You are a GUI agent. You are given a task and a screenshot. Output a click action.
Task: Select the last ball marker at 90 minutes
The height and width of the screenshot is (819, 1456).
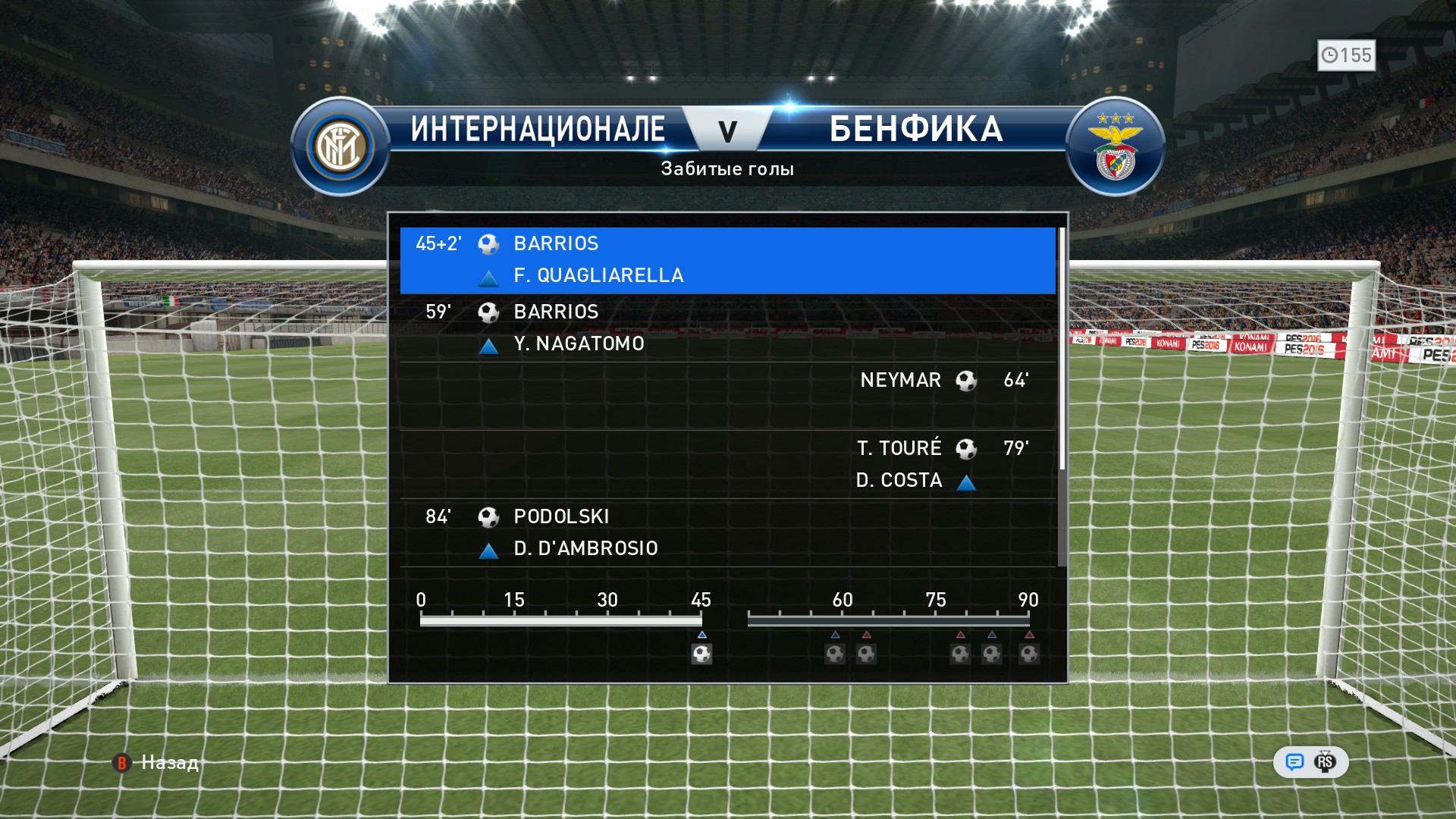[1029, 654]
